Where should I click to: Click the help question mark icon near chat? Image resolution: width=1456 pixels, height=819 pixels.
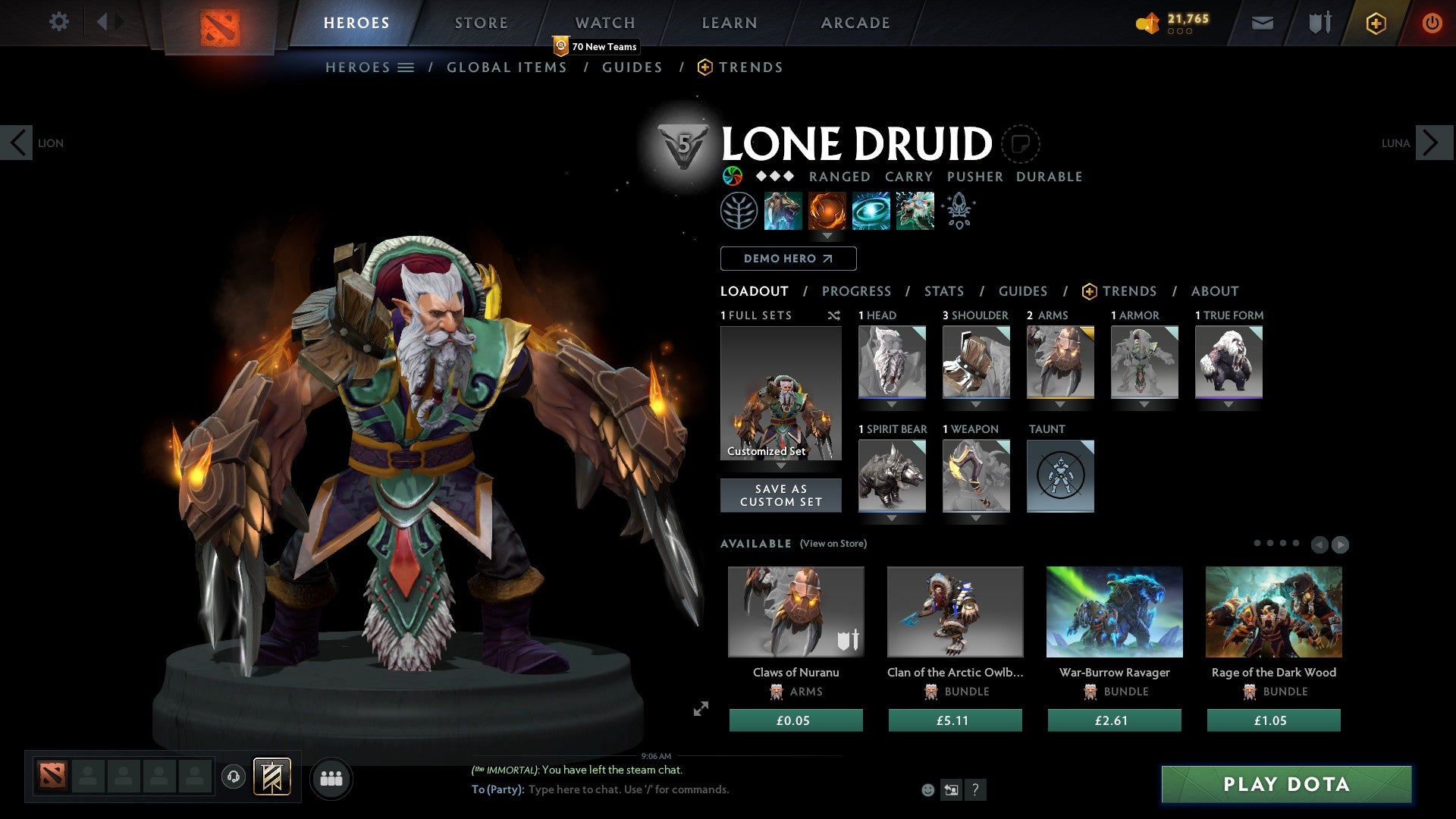[975, 789]
